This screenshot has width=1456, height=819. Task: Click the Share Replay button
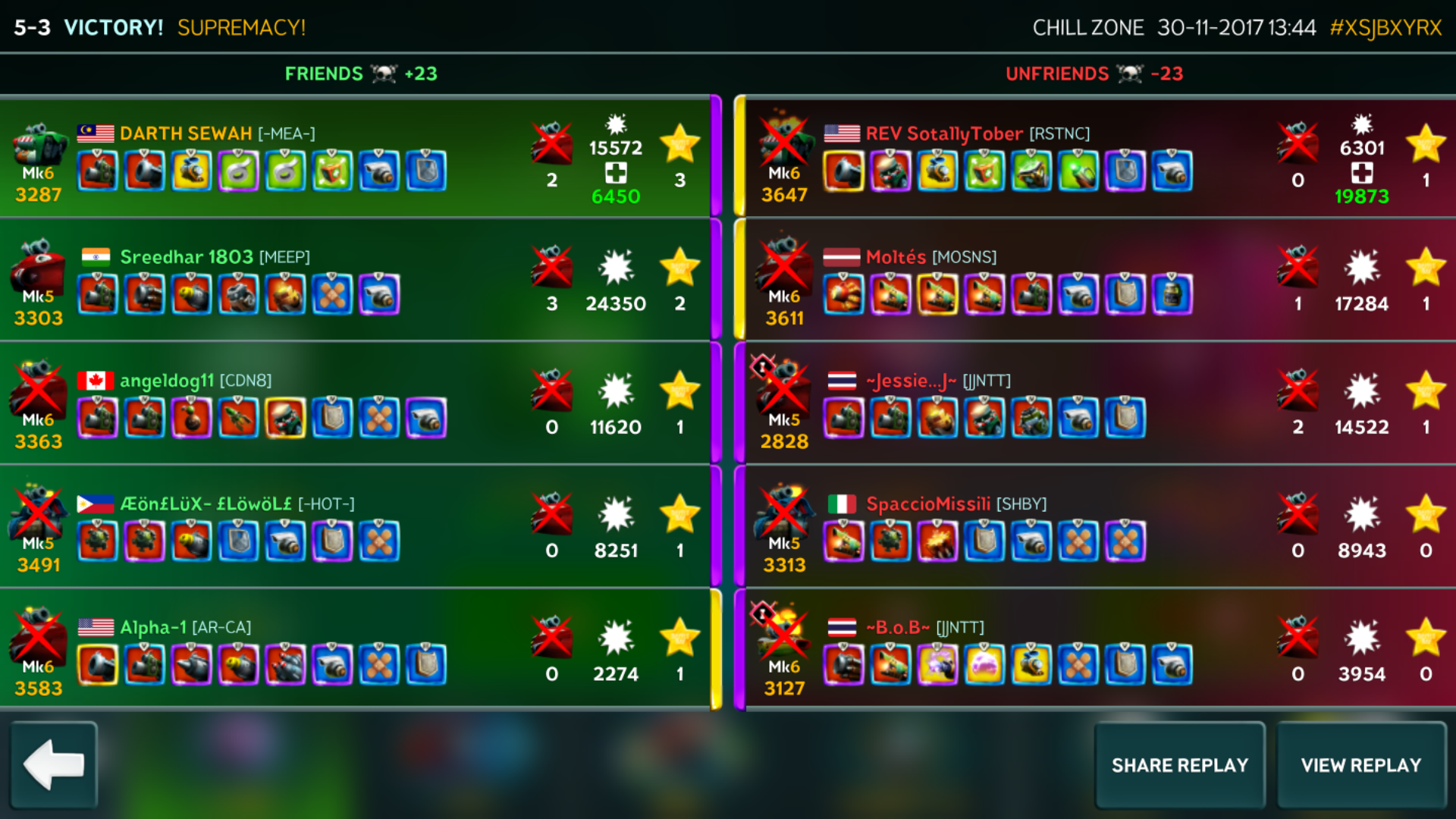[1179, 765]
